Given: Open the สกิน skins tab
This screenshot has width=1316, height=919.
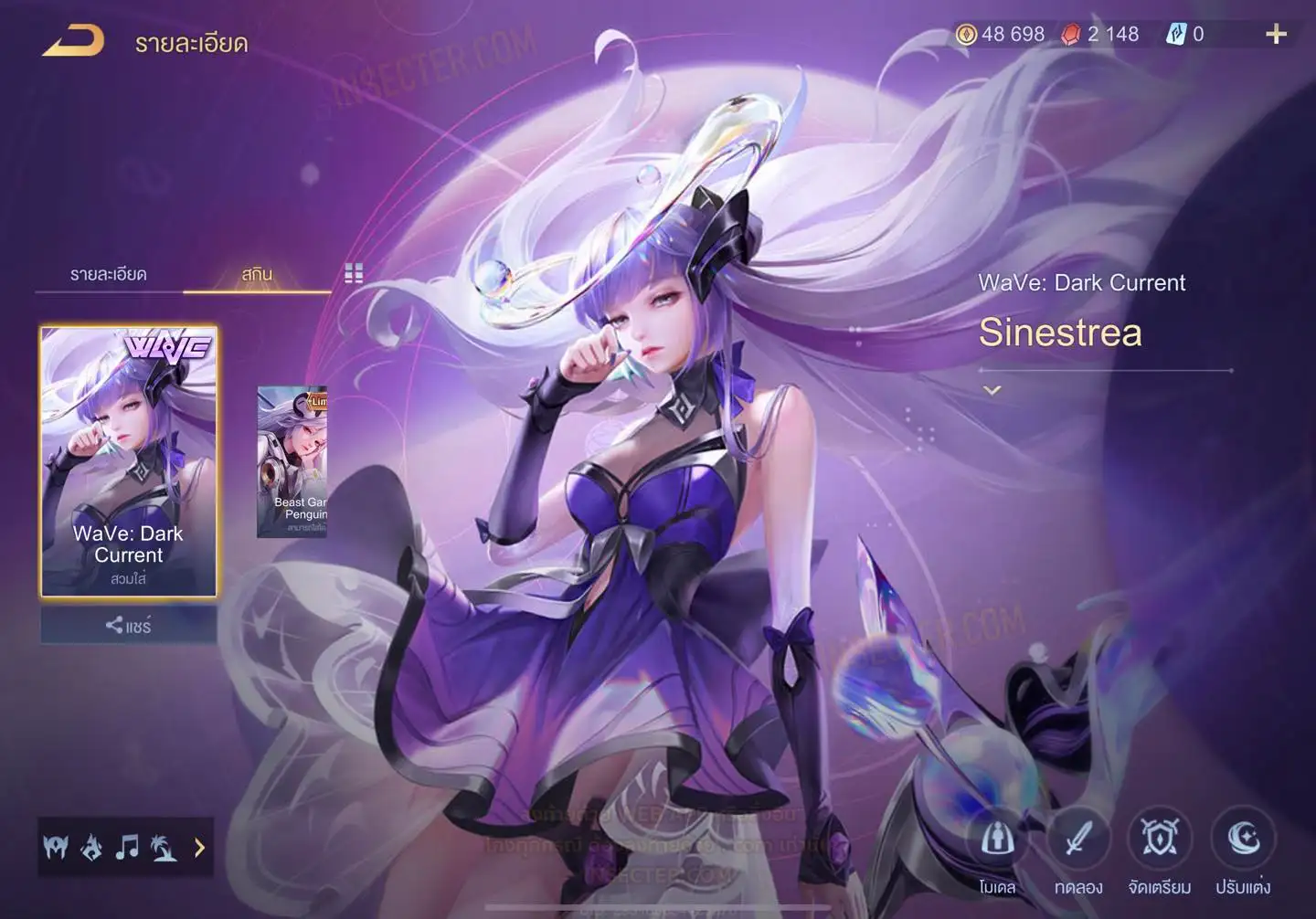Looking at the screenshot, I should coord(257,274).
